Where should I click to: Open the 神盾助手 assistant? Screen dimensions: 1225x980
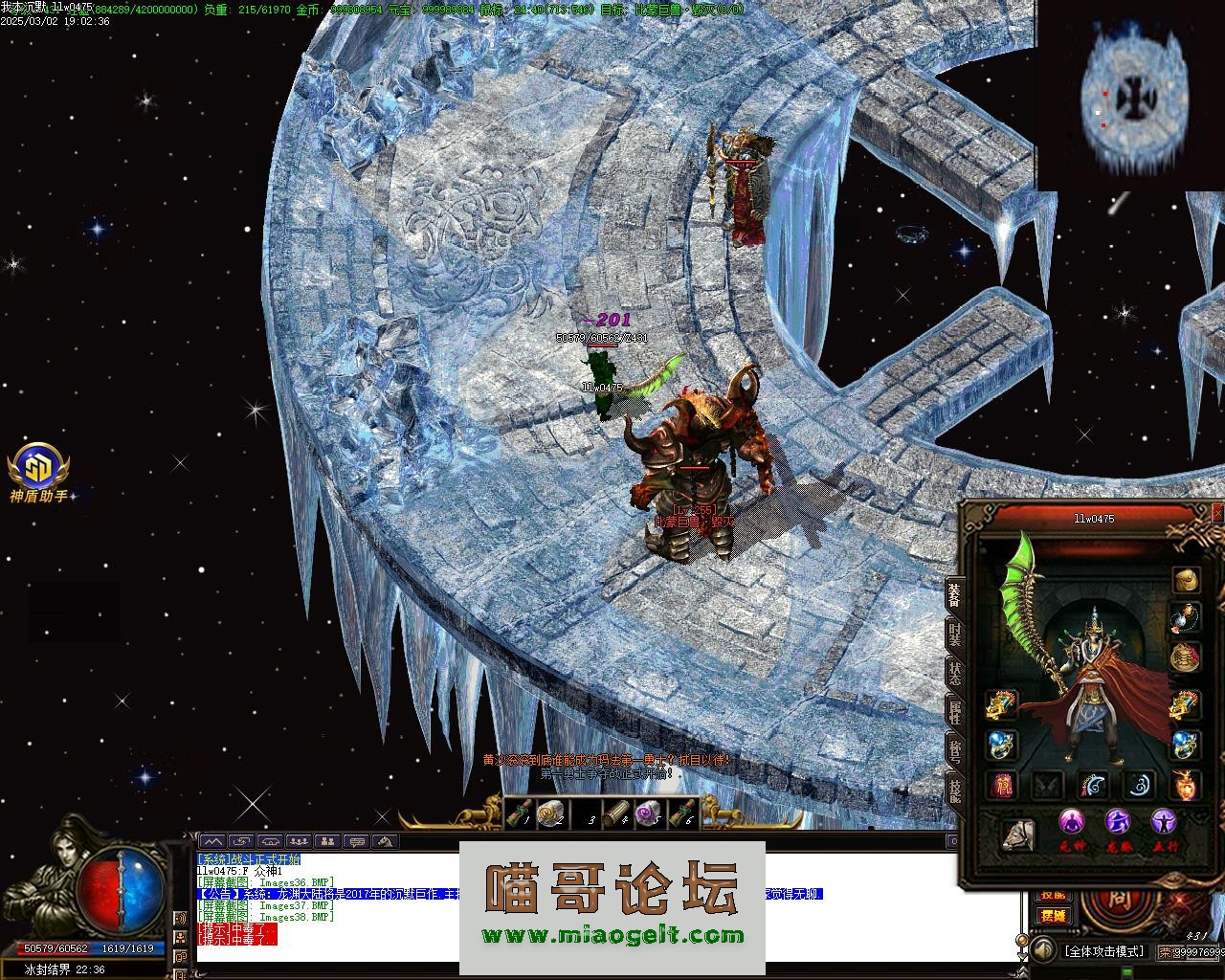[38, 470]
